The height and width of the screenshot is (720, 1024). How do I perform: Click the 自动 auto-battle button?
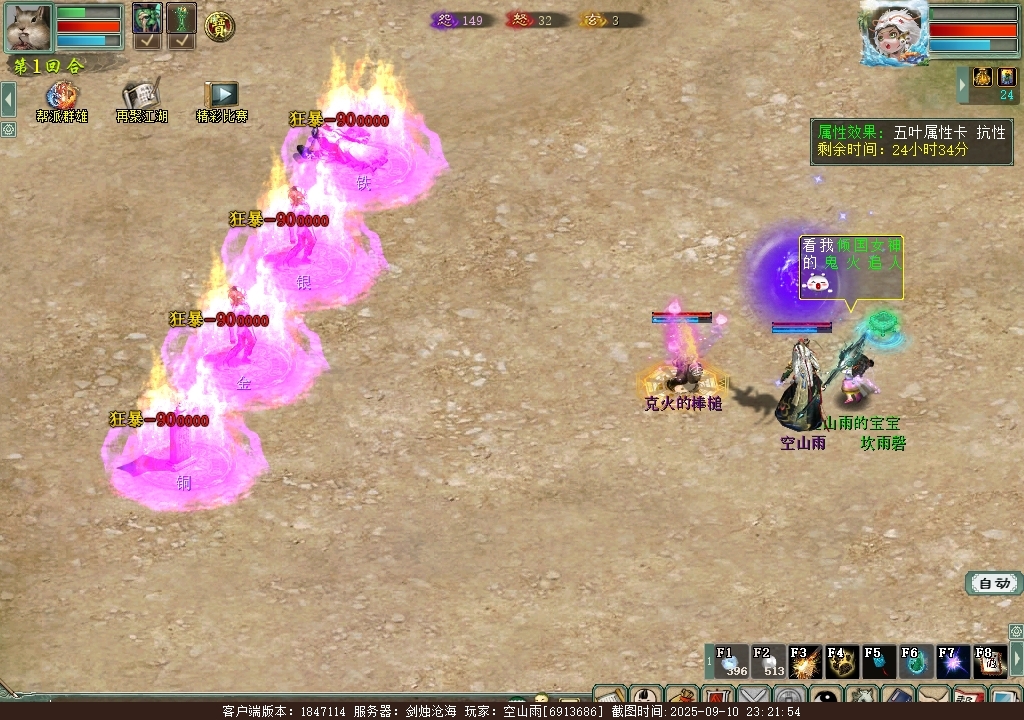pos(994,583)
